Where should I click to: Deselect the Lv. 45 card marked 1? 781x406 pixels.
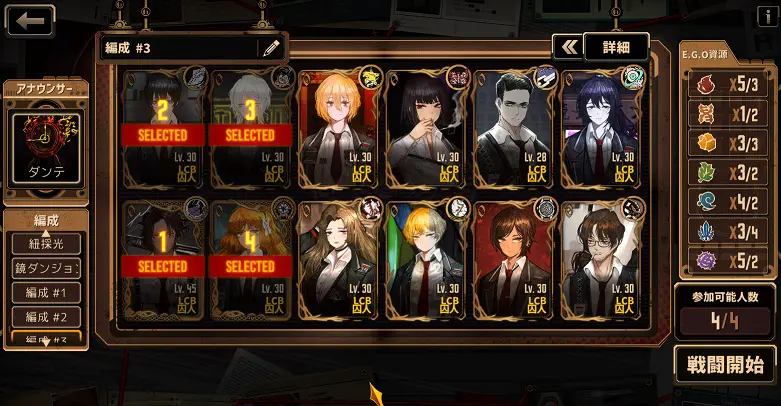click(163, 260)
